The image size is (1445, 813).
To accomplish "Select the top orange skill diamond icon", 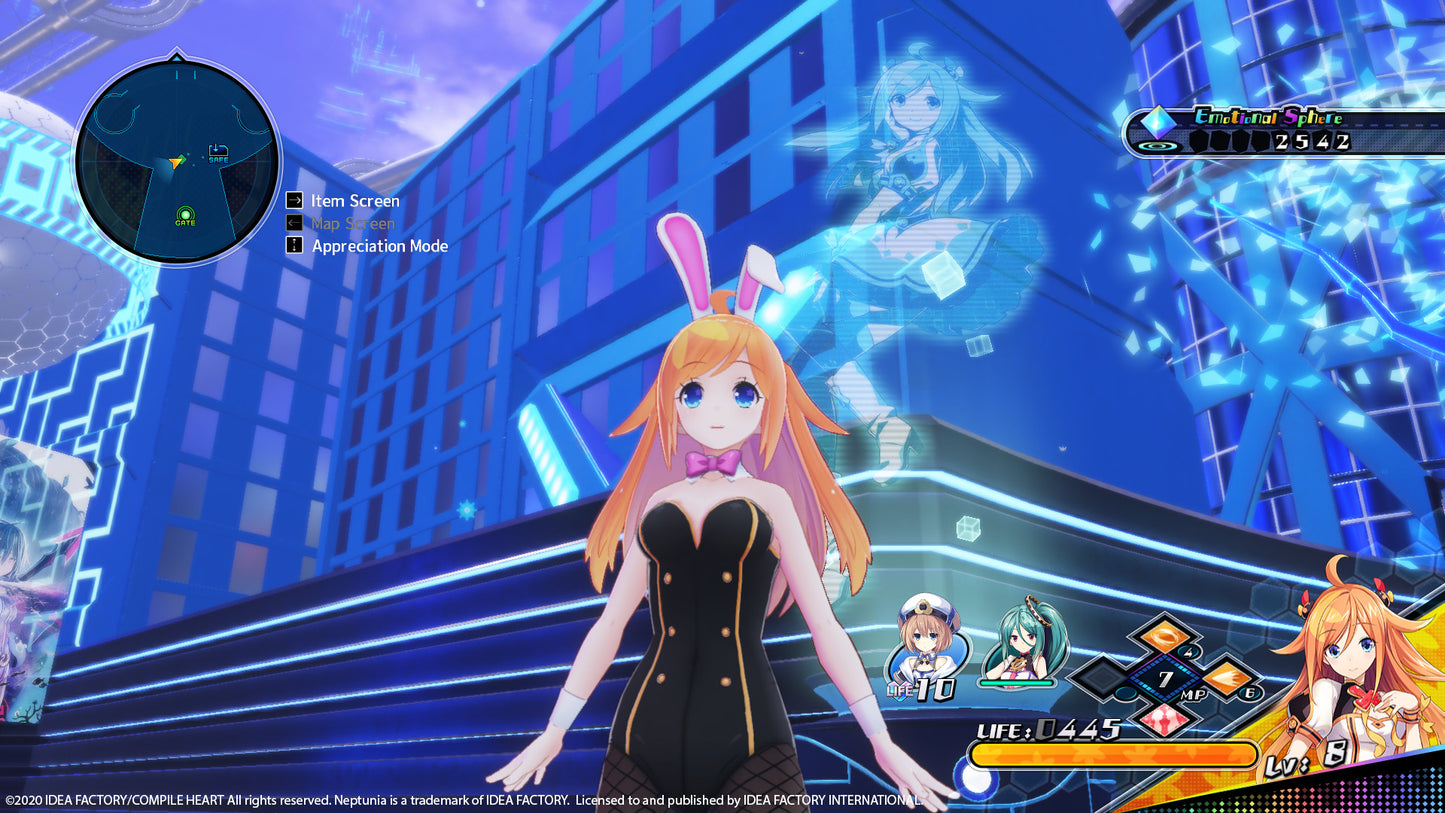I will tap(1163, 637).
